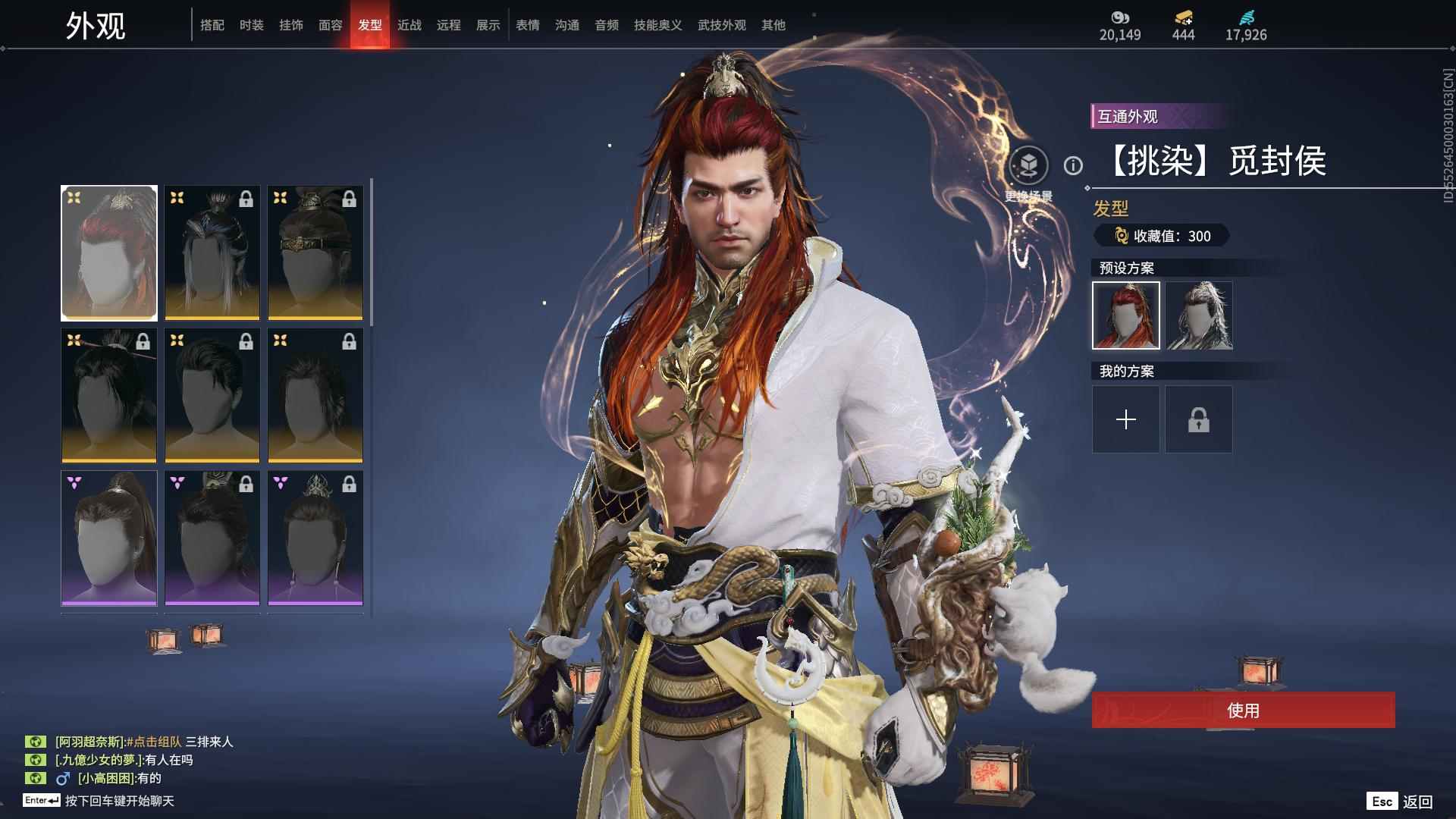Add a new custom scheme with plus
Viewport: 1456px width, 819px height.
click(x=1126, y=419)
